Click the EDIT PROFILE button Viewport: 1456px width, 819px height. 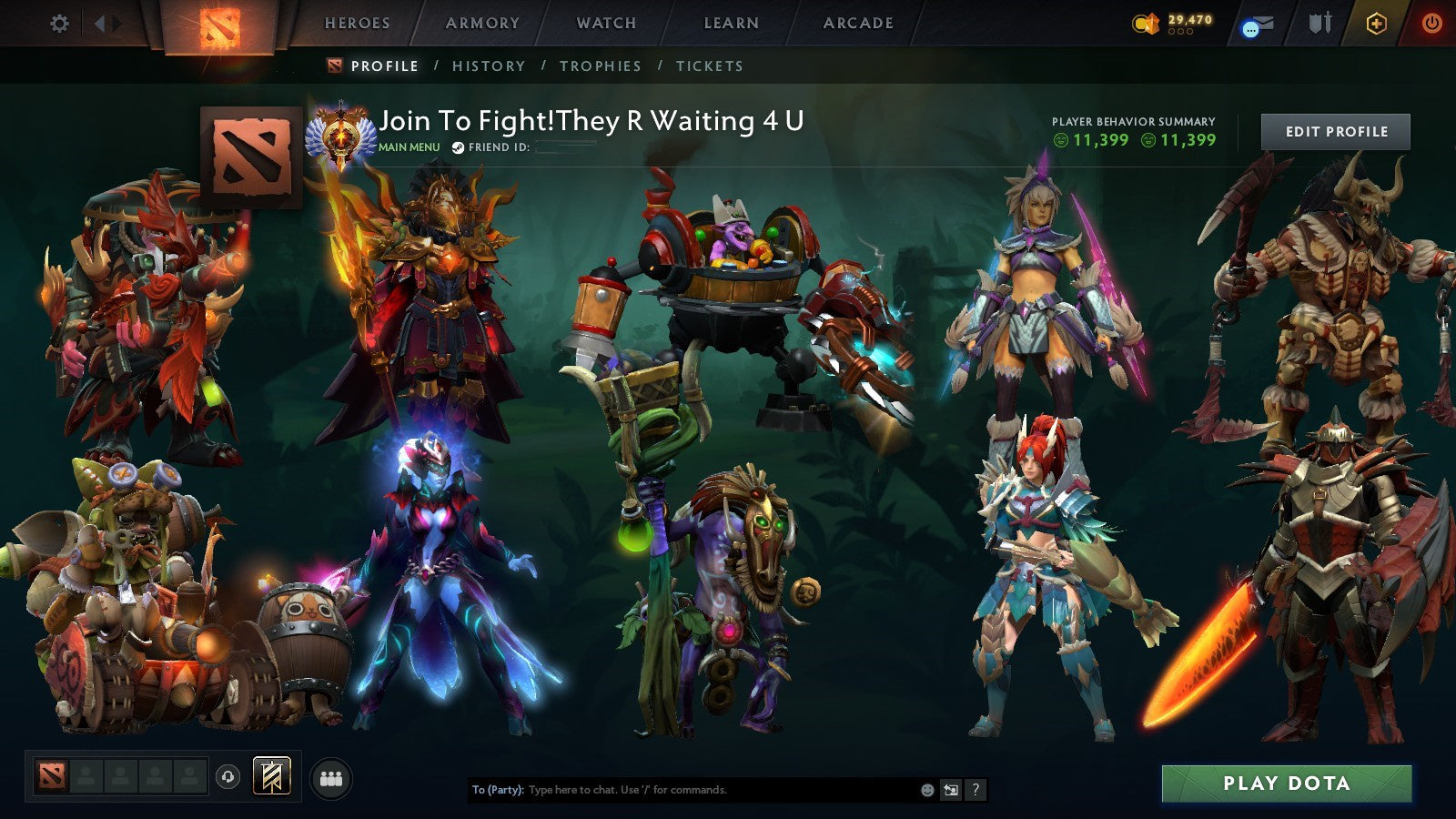1334,131
